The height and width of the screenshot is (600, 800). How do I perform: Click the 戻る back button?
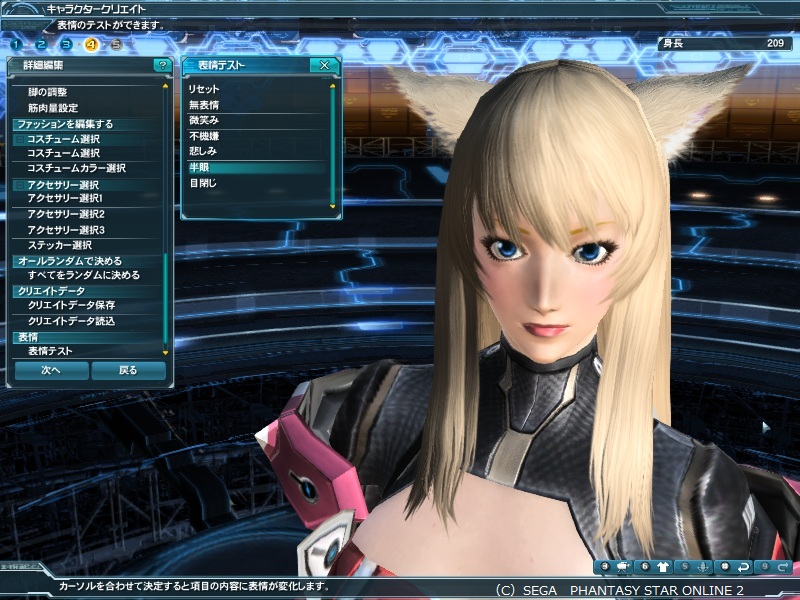tap(128, 370)
